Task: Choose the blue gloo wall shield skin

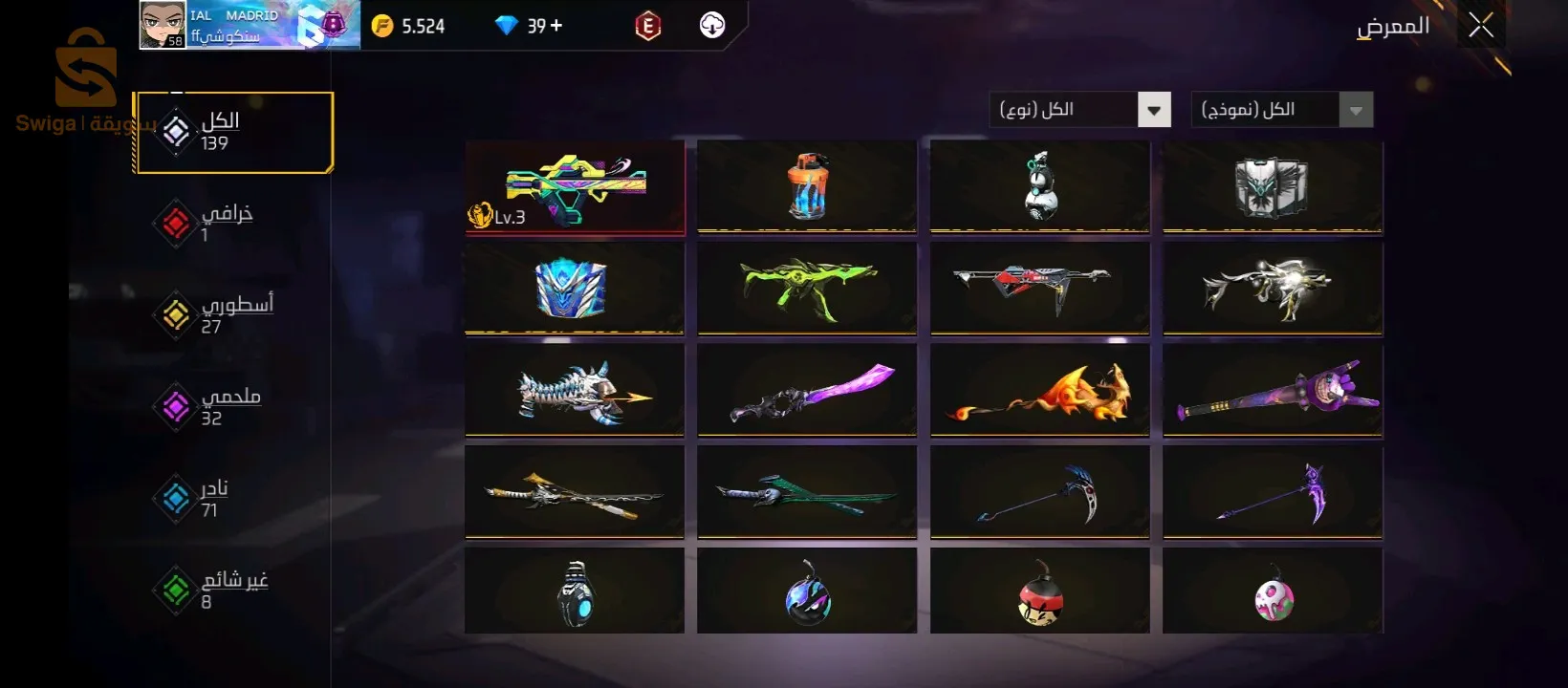Action: click(574, 288)
